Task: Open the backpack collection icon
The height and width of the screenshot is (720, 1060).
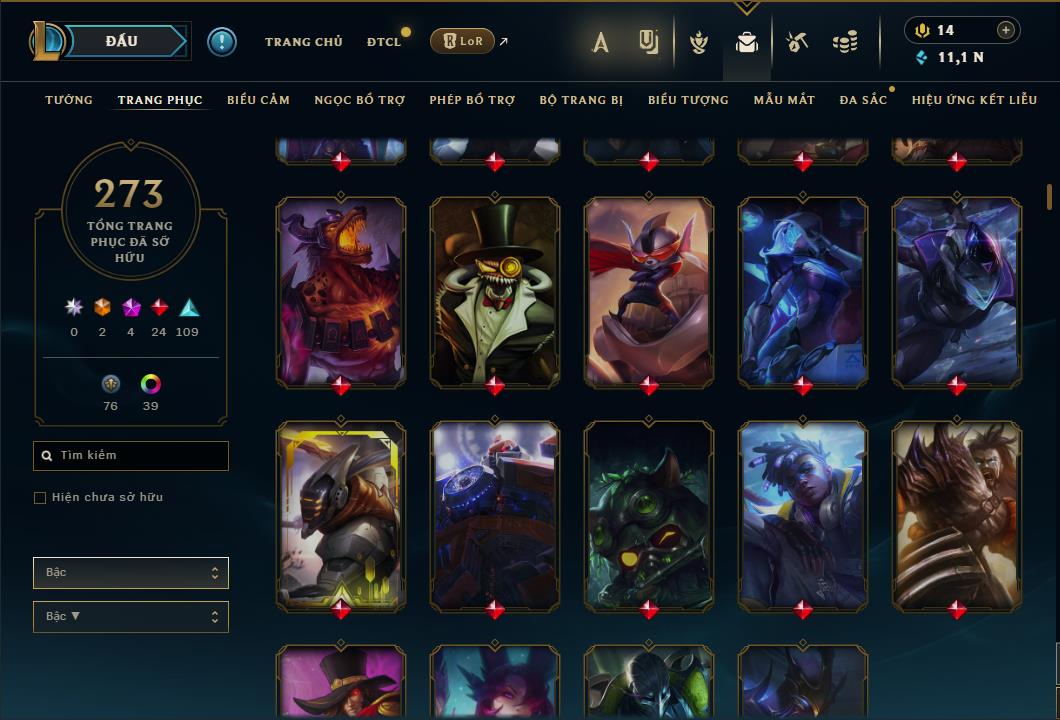Action: (x=746, y=42)
